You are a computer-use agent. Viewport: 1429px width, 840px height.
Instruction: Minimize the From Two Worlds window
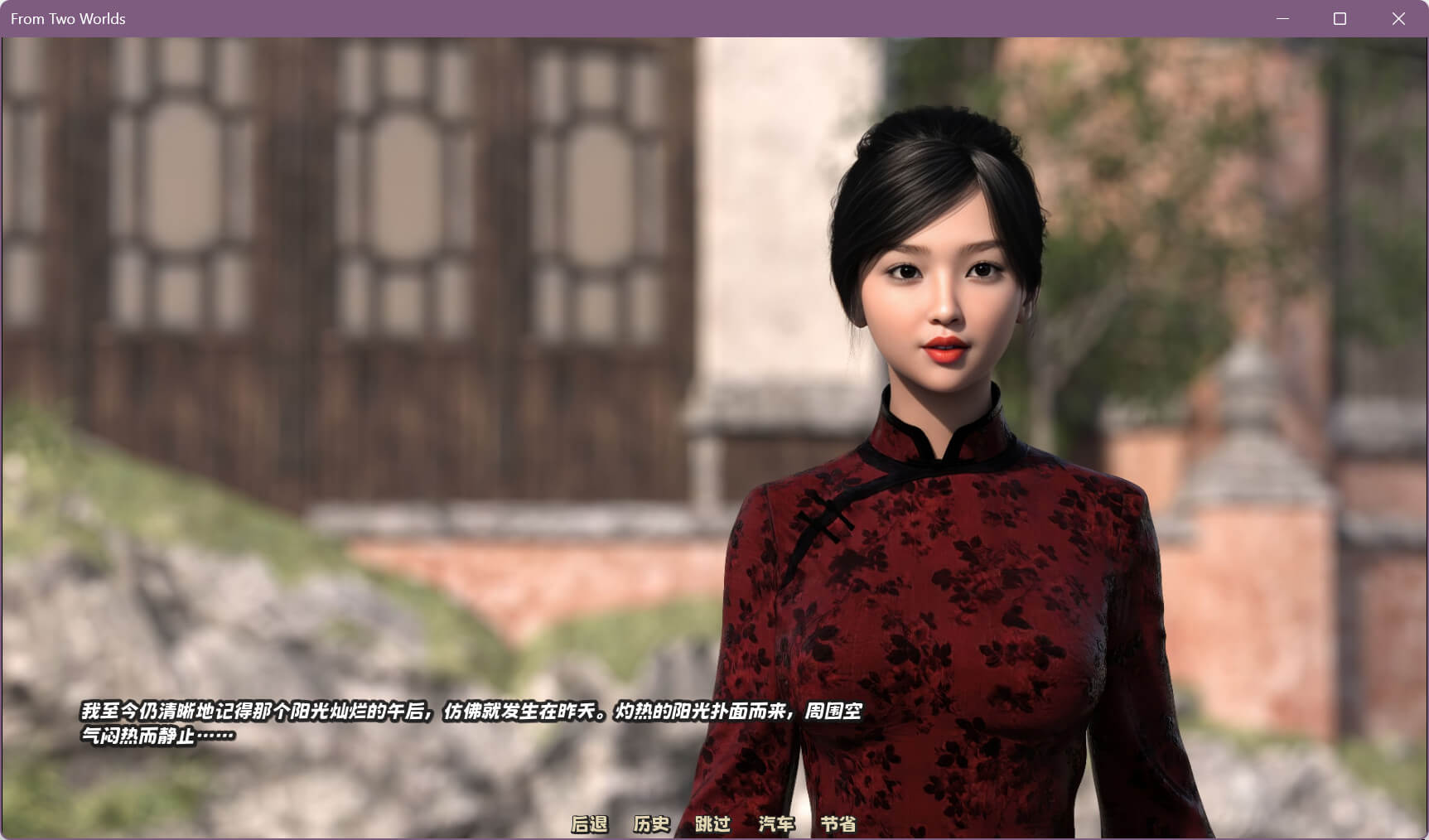[1282, 18]
